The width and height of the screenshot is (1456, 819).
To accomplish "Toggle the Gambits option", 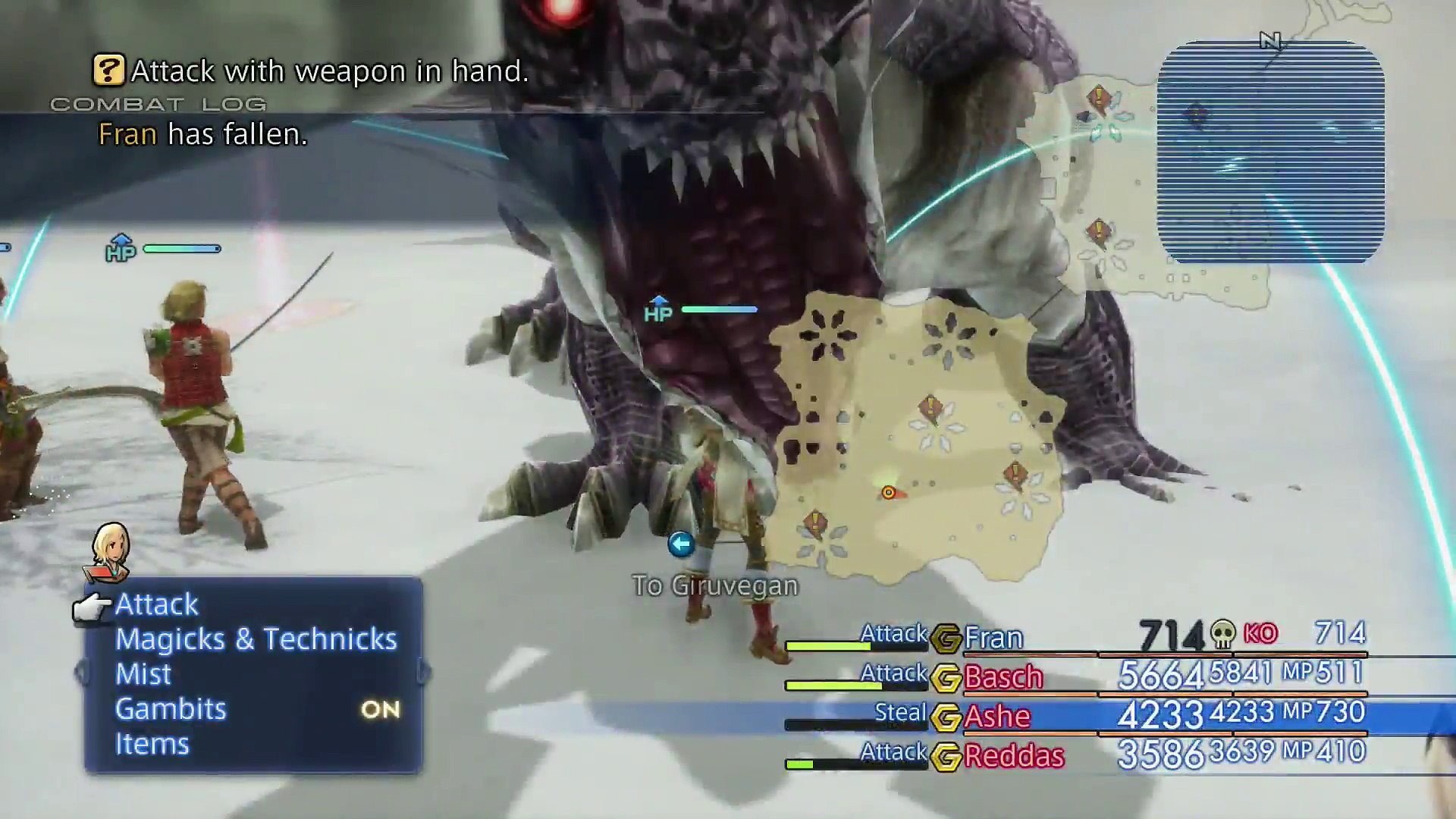I will (x=171, y=709).
